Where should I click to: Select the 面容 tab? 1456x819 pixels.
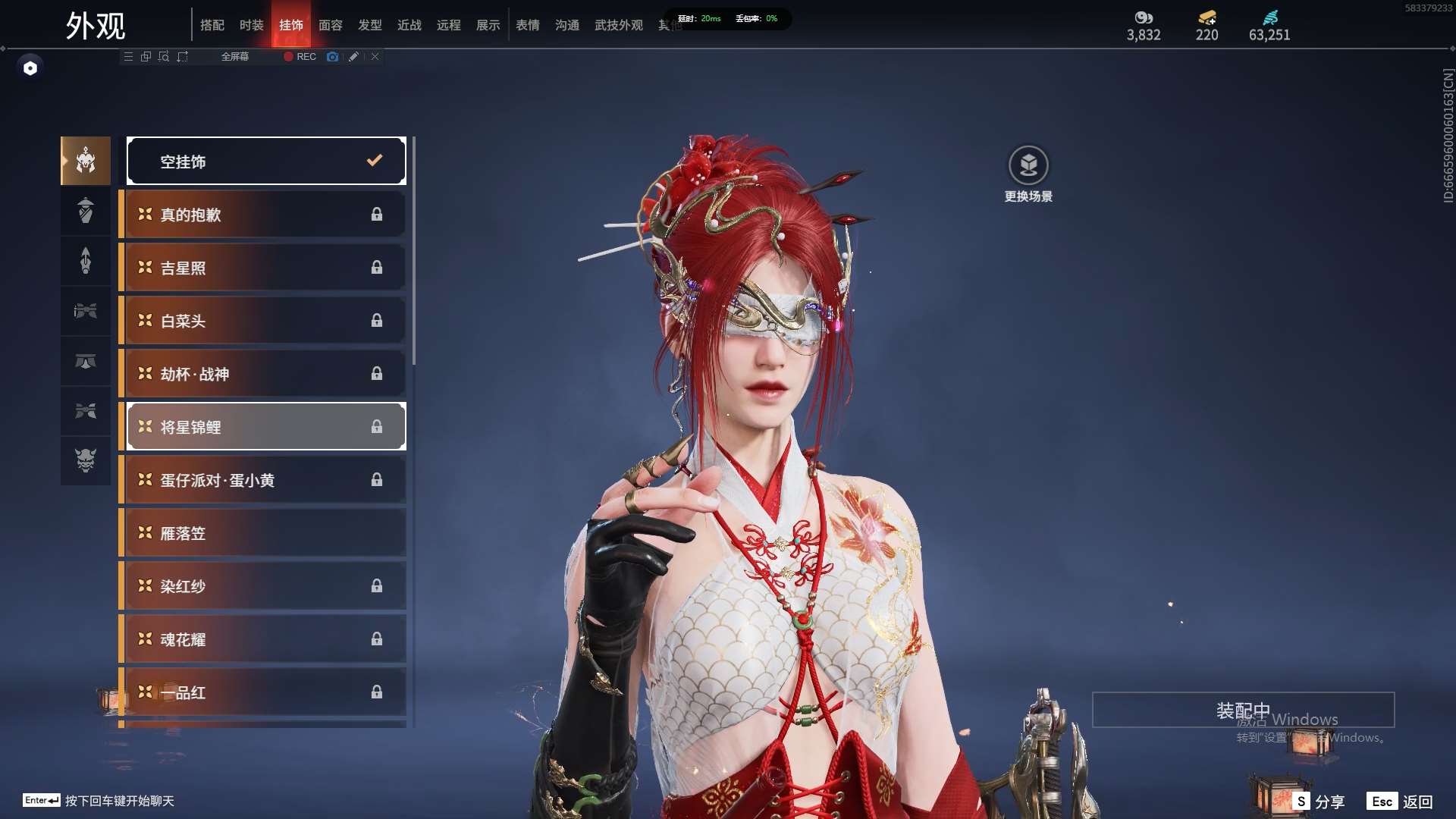coord(331,25)
